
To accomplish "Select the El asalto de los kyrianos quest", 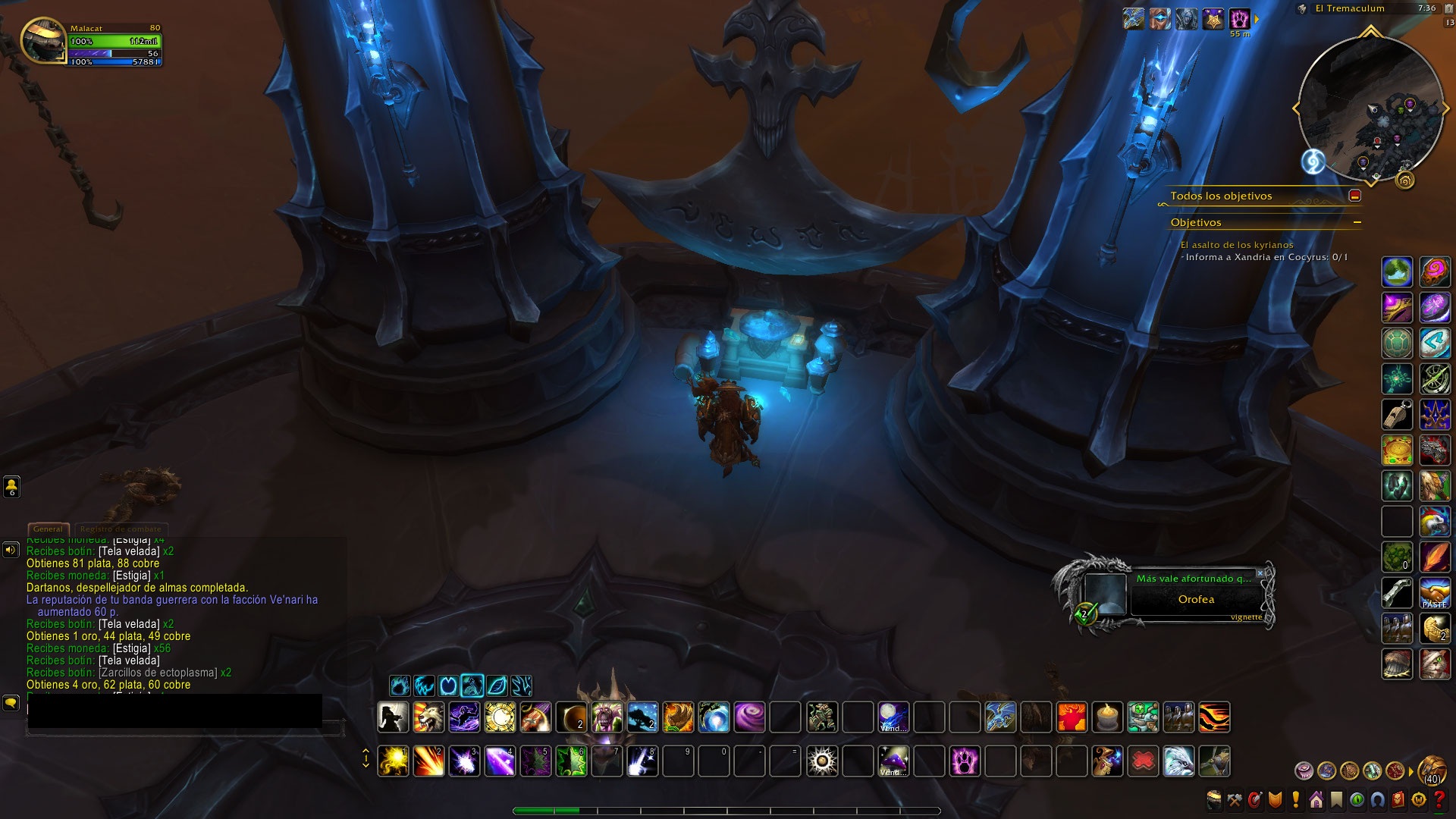I will [1236, 245].
